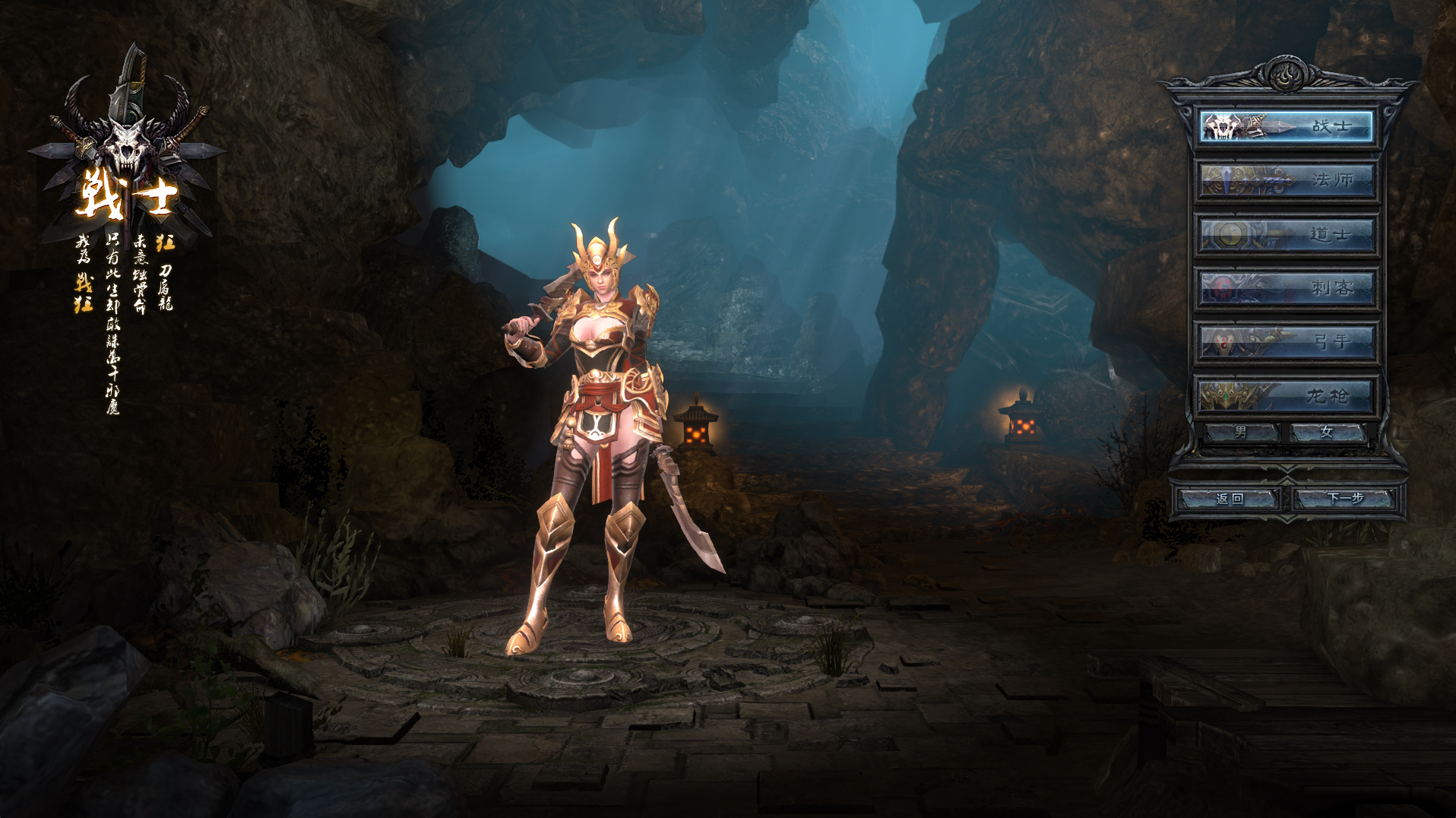The image size is (1456, 818).
Task: Pick the 道士 taoist class
Action: (1287, 234)
